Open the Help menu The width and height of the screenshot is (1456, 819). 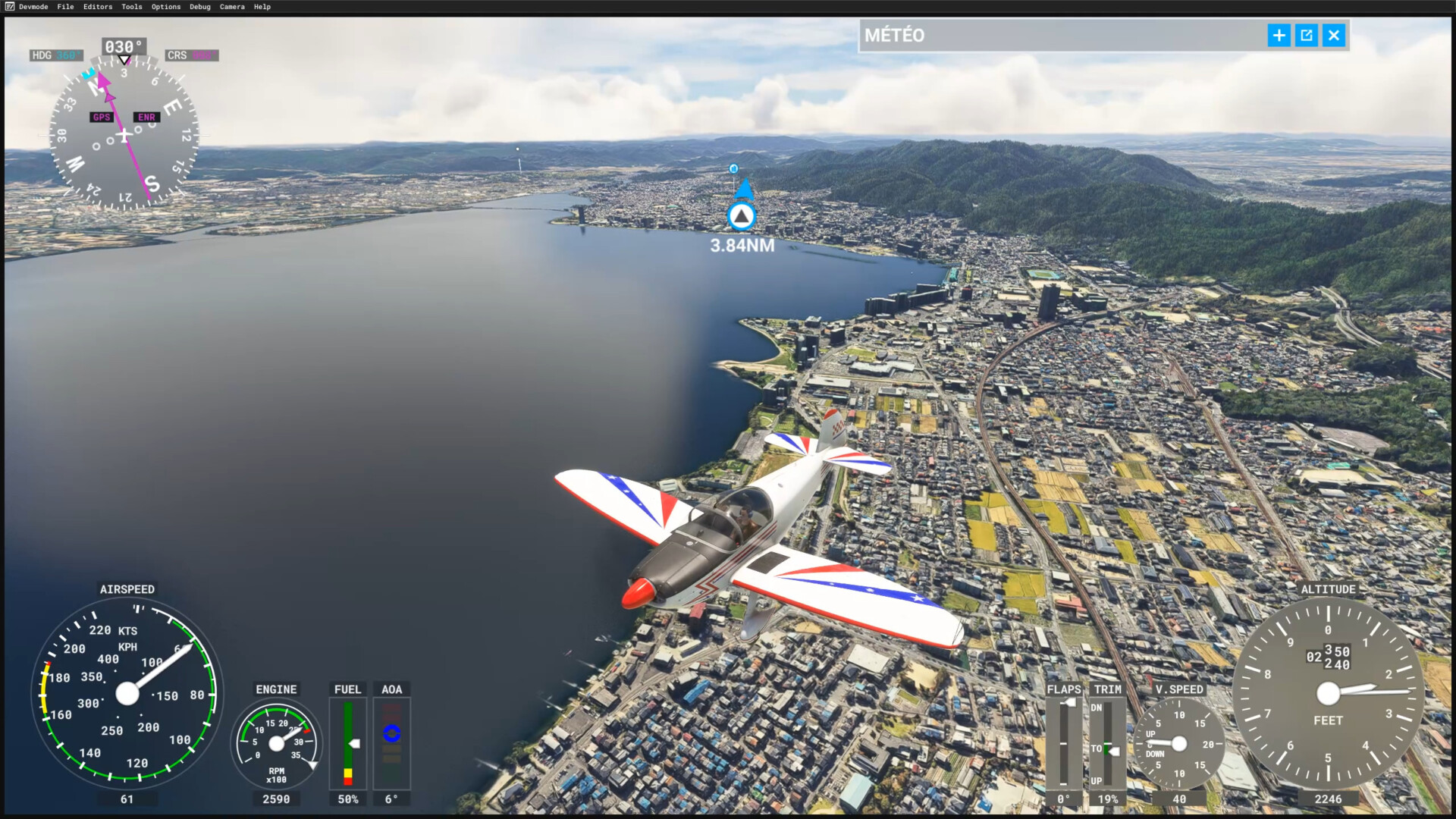pos(262,7)
